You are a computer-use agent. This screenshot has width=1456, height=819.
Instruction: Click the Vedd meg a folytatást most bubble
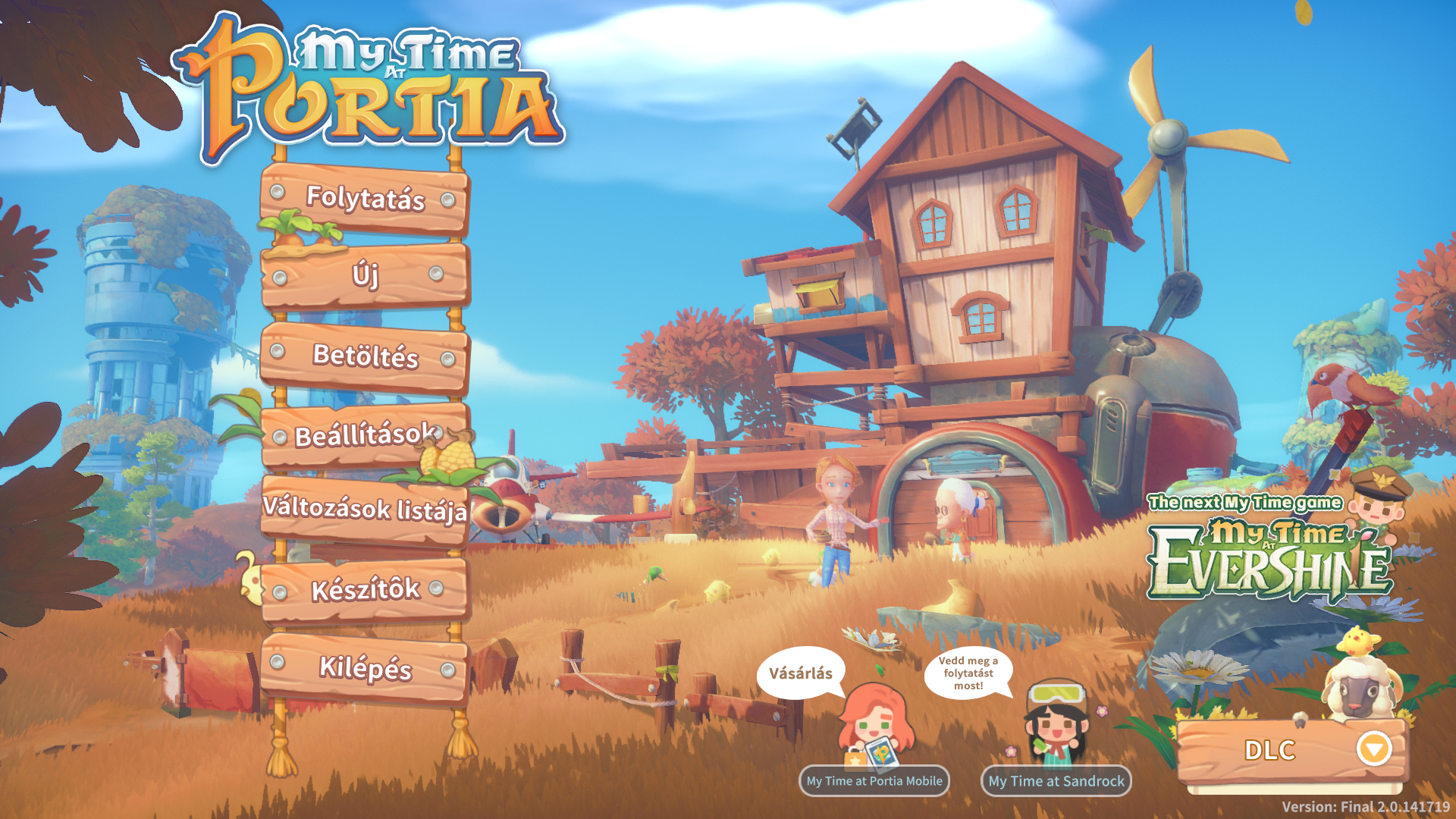968,673
